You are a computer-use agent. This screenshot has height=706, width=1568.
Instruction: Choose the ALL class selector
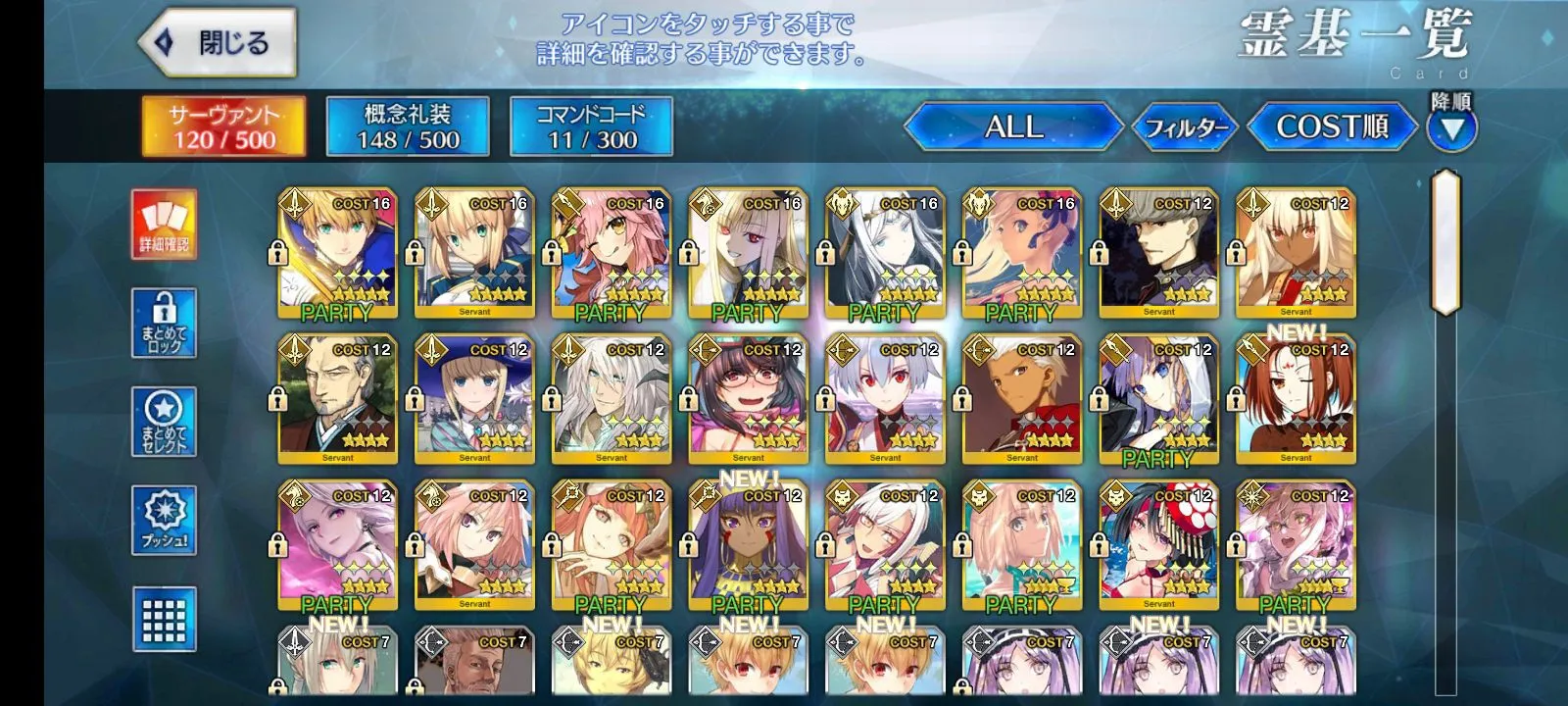tap(1013, 126)
